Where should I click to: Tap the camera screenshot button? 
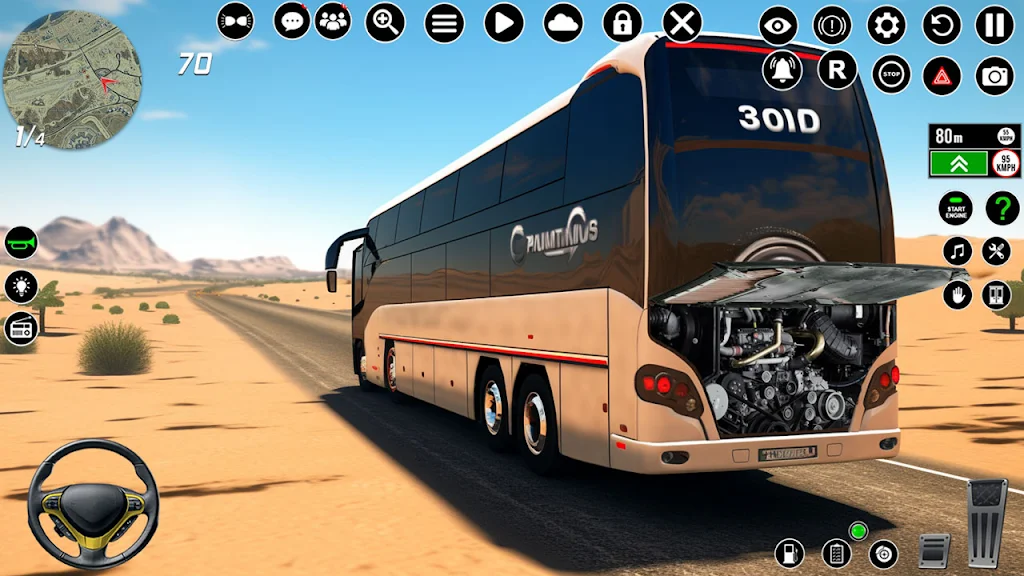pos(994,75)
